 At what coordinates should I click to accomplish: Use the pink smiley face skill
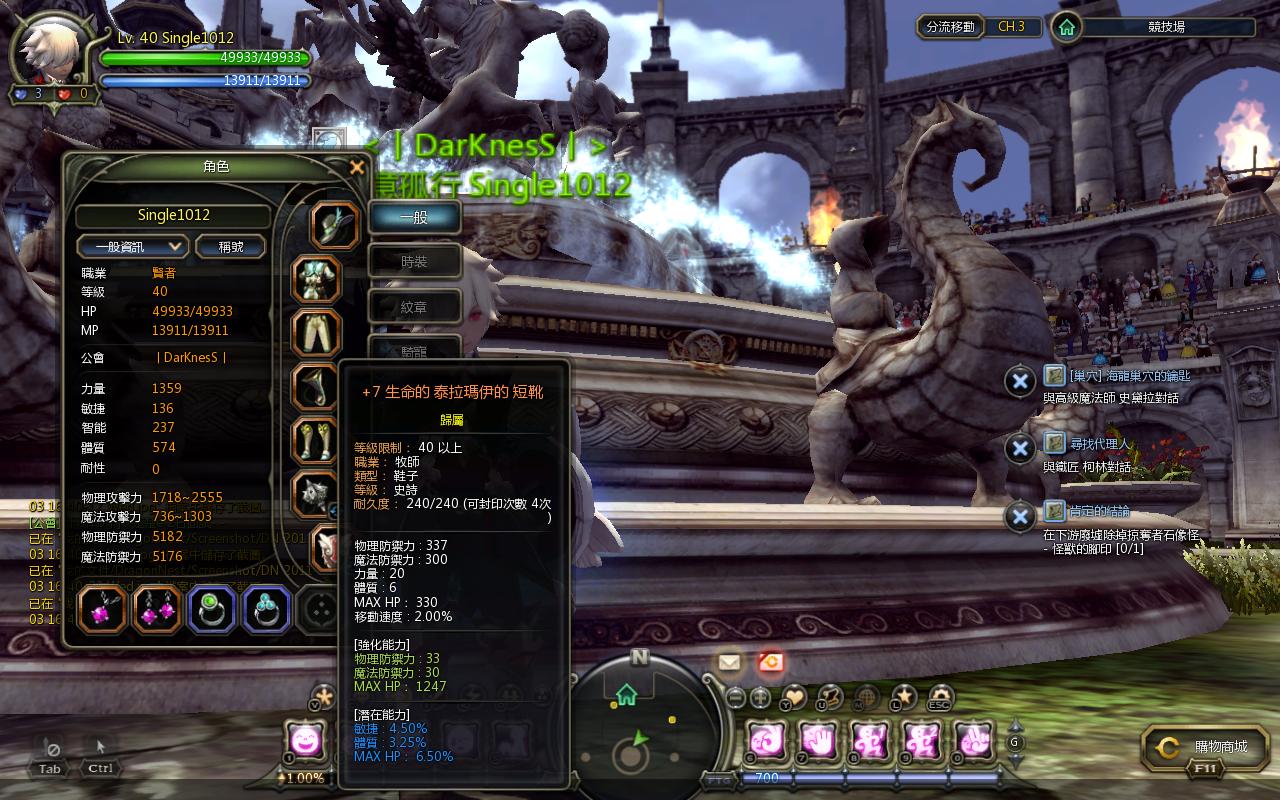click(x=303, y=741)
